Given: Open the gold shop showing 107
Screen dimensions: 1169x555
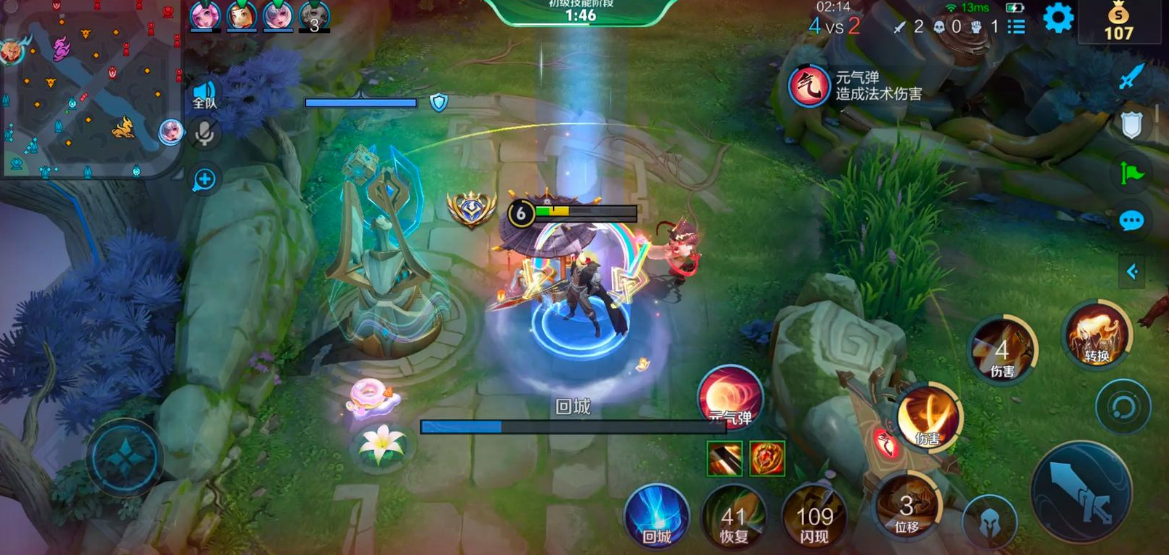Looking at the screenshot, I should tap(1118, 21).
